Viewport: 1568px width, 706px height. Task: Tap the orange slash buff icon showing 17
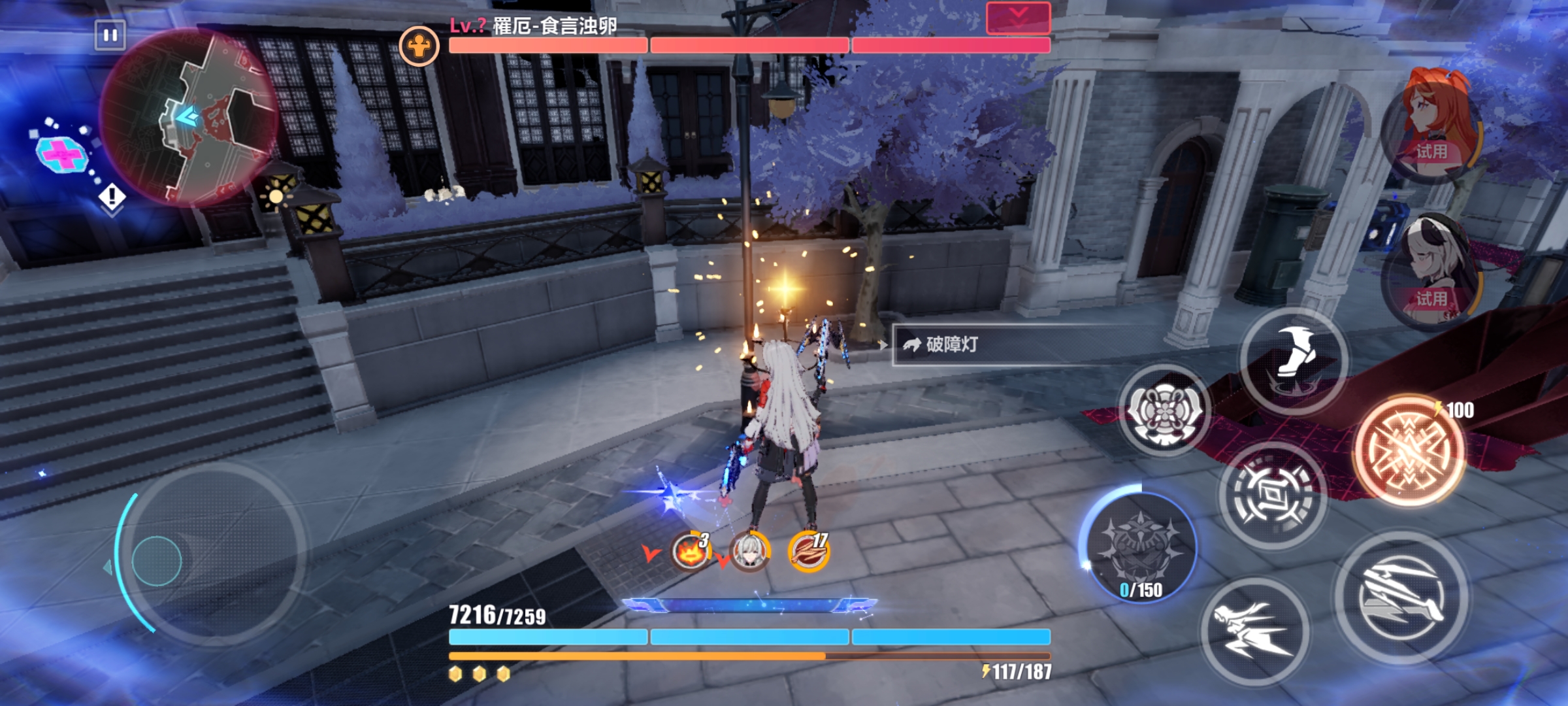[x=809, y=551]
